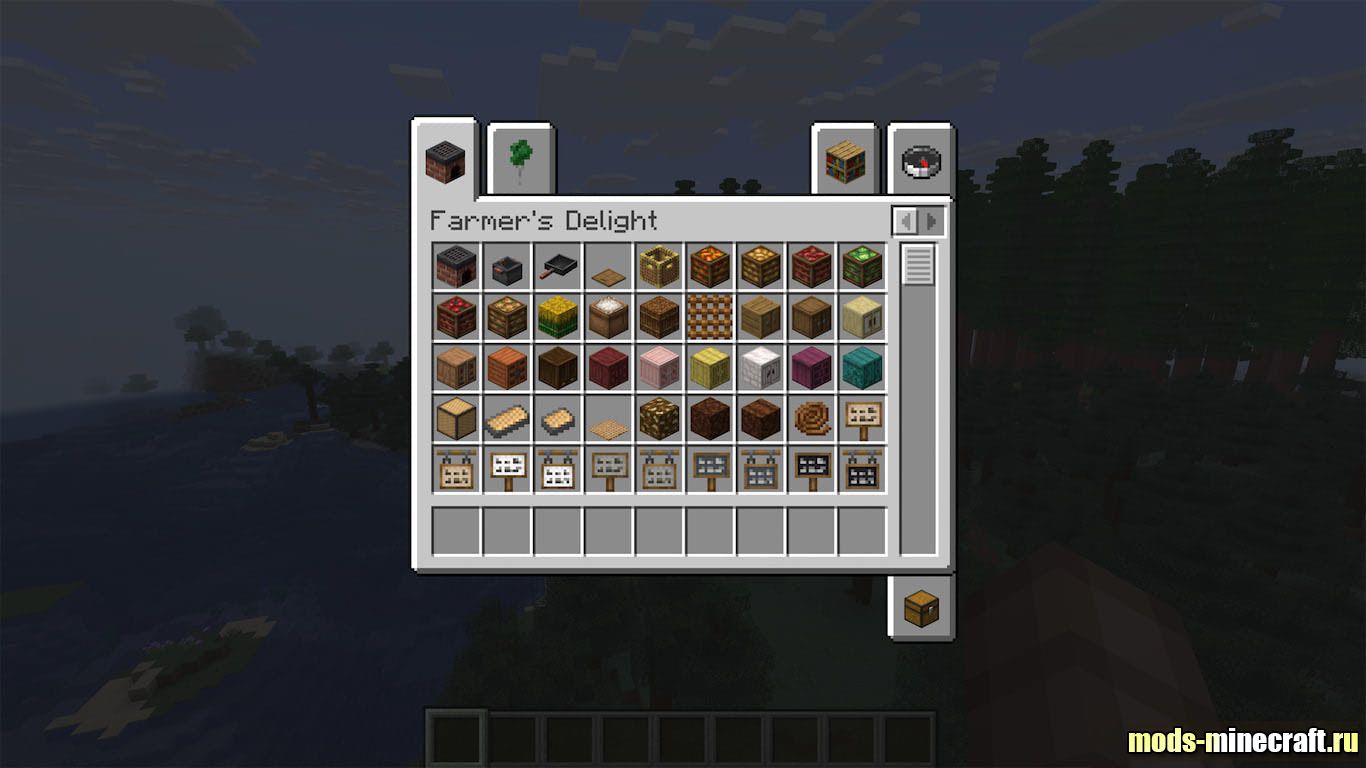Choose the teal warped cabinet block
Screen dimensions: 1366x768
(x=861, y=367)
